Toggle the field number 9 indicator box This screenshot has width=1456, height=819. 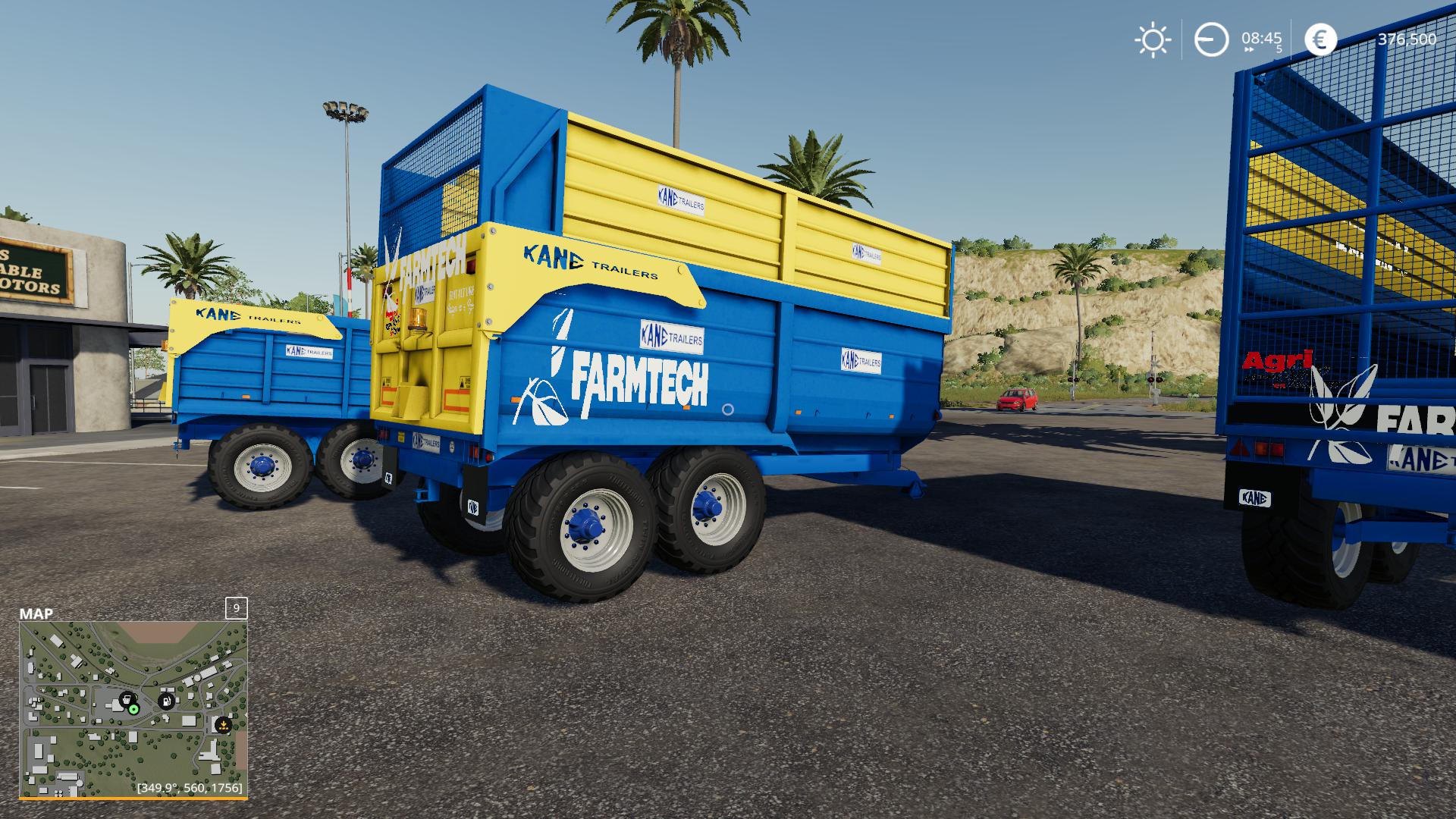point(234,607)
